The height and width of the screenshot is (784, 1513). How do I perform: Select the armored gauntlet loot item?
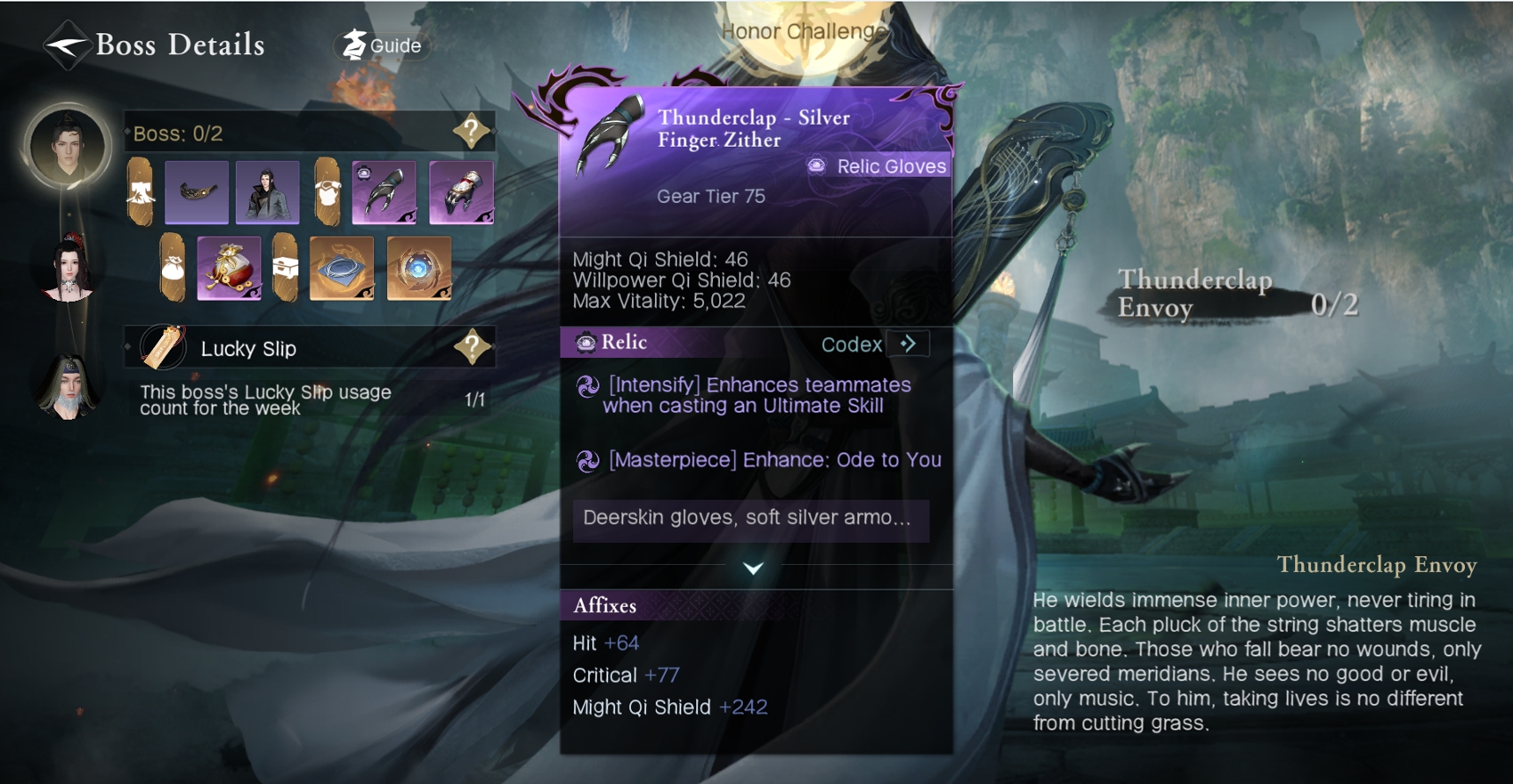pyautogui.click(x=461, y=191)
